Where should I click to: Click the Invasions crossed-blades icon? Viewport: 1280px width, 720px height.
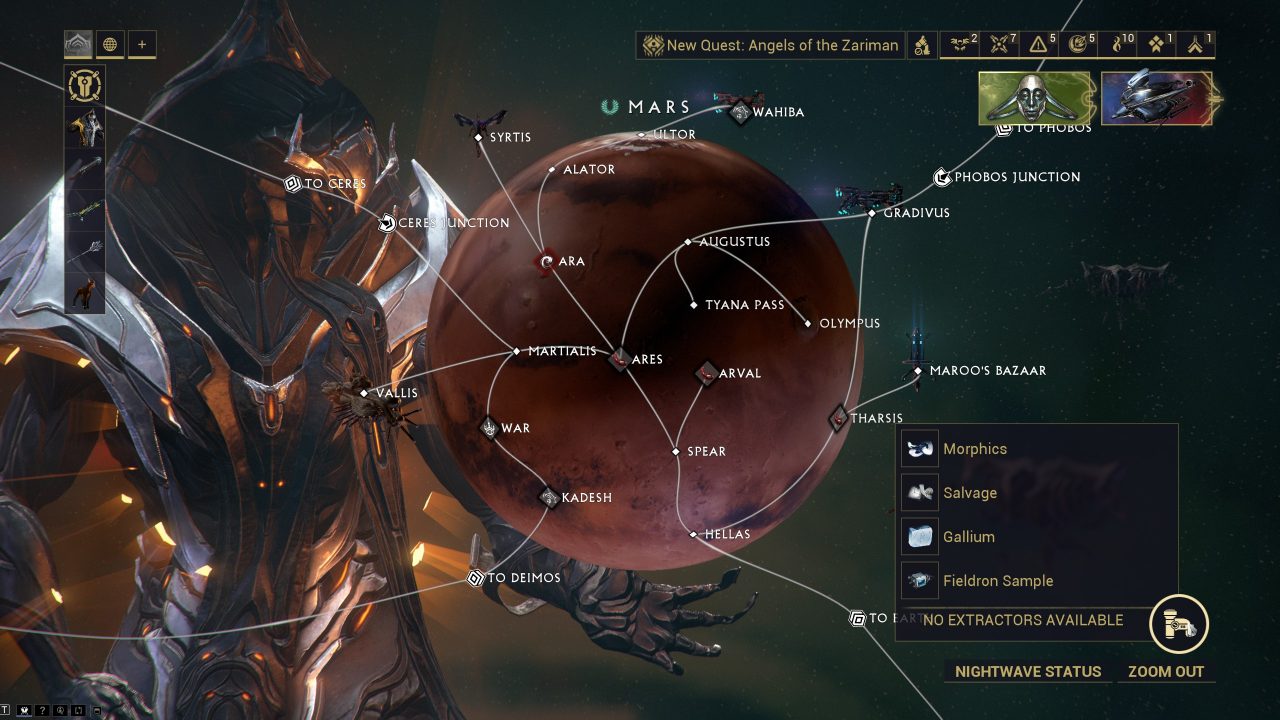pyautogui.click(x=996, y=44)
